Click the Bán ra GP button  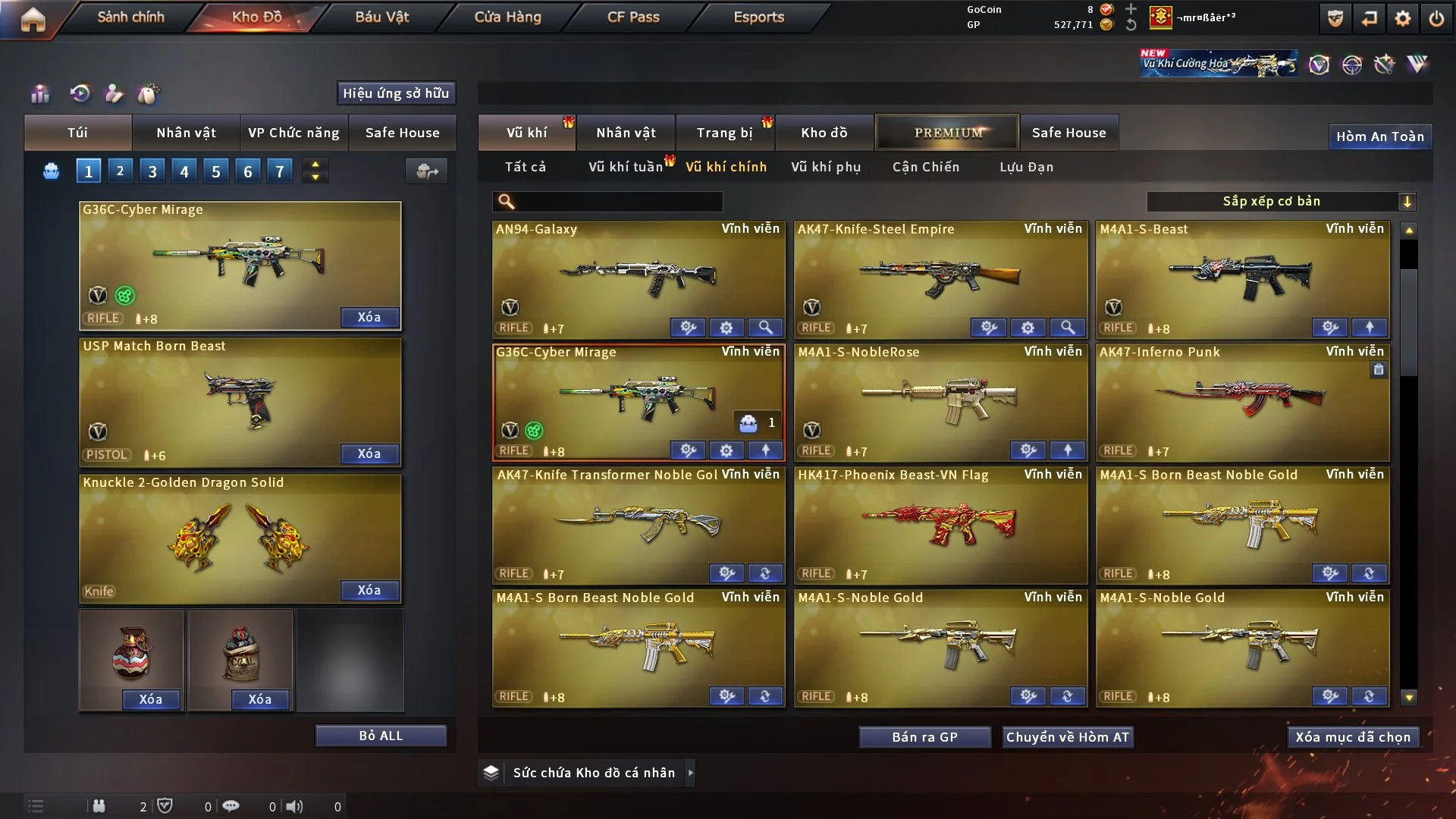click(924, 737)
